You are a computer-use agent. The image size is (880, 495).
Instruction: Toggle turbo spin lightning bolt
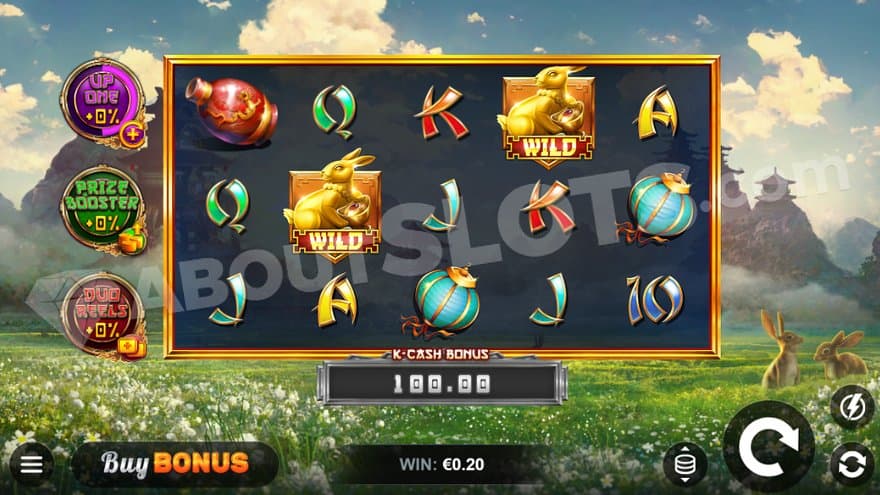coord(851,405)
